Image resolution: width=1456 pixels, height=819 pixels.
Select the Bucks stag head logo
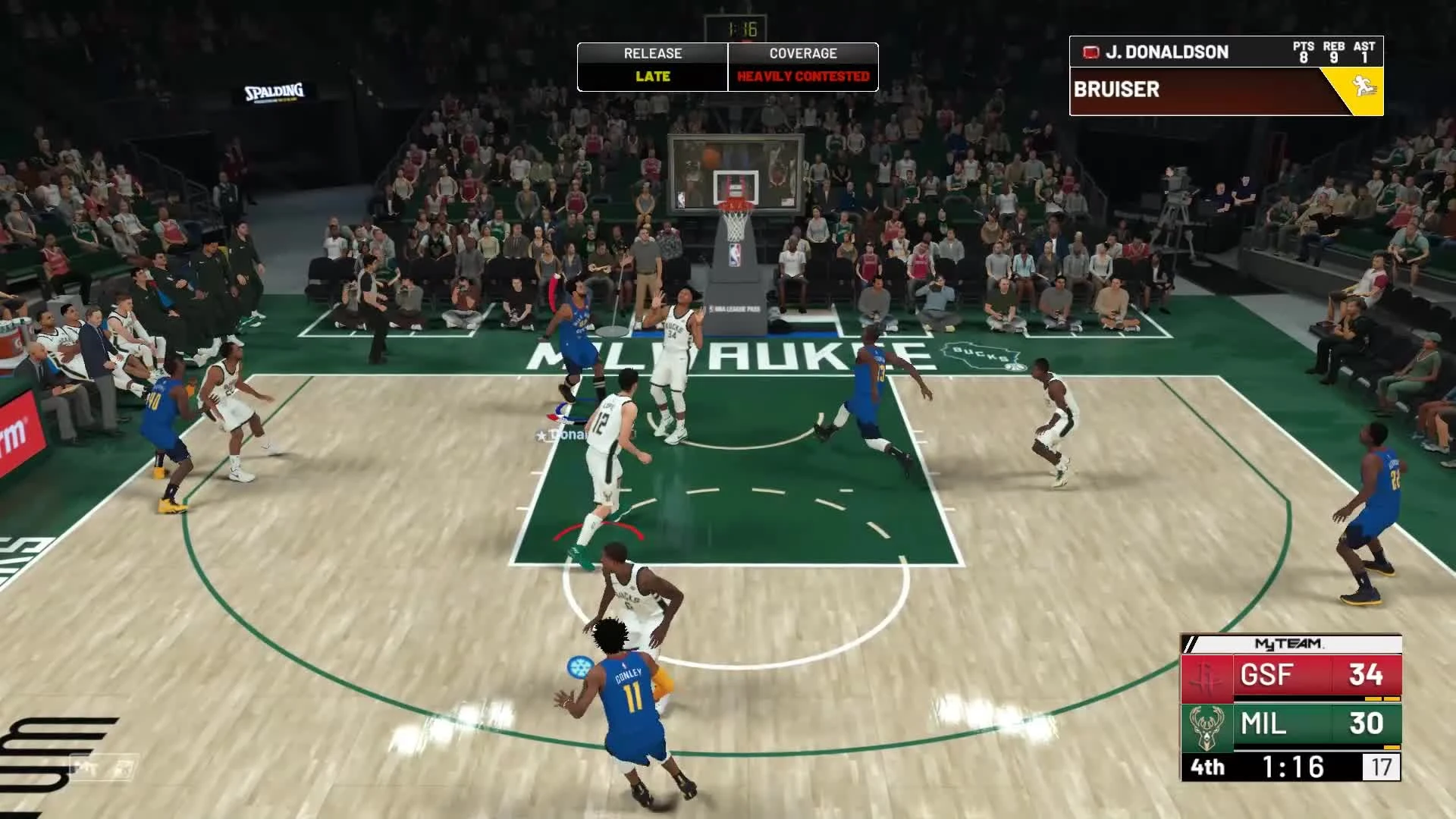click(1204, 728)
